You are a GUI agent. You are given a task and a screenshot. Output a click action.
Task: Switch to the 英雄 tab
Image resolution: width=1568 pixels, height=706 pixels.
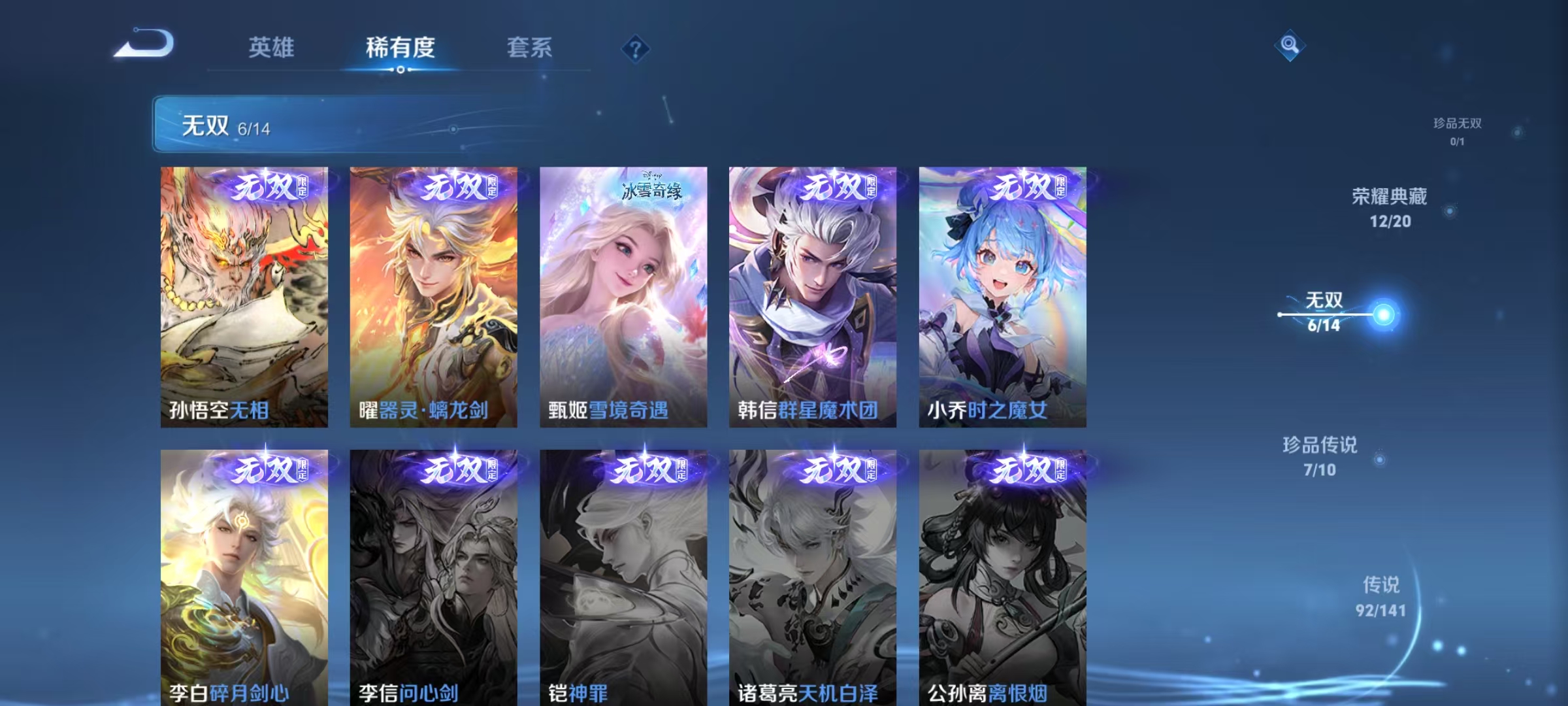click(x=272, y=47)
